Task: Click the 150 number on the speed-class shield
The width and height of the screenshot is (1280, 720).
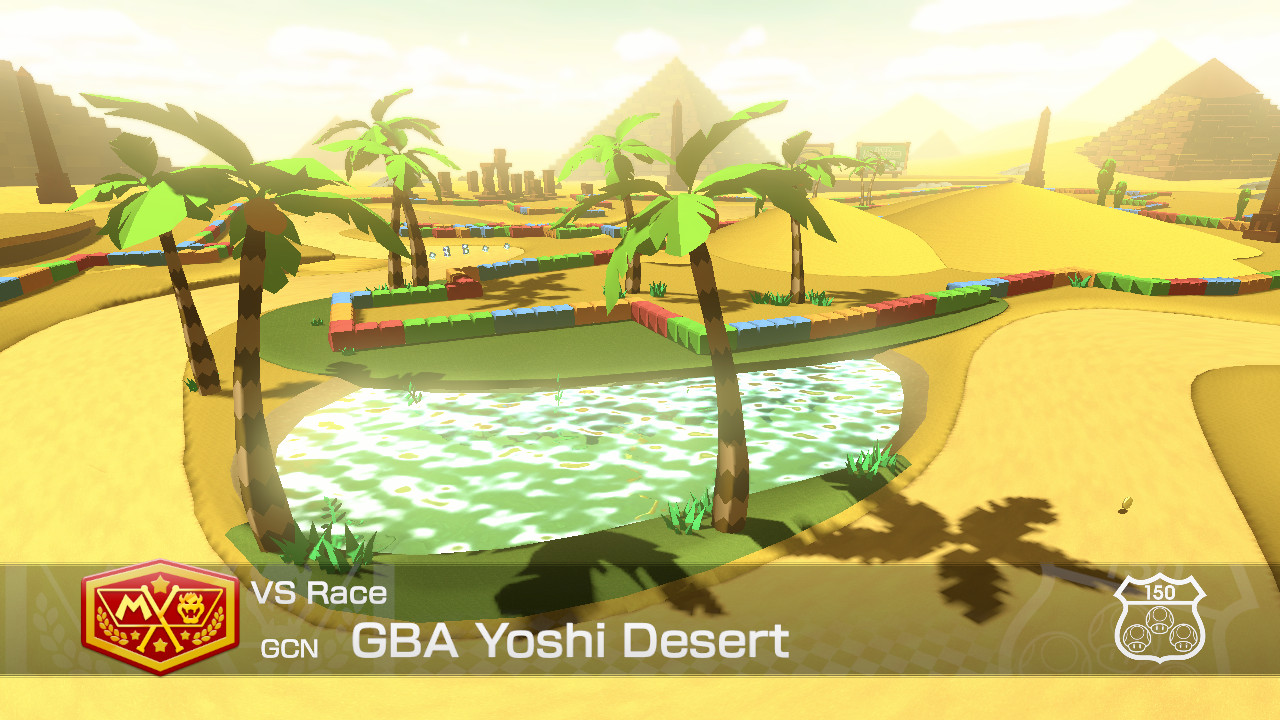Action: pyautogui.click(x=1160, y=593)
